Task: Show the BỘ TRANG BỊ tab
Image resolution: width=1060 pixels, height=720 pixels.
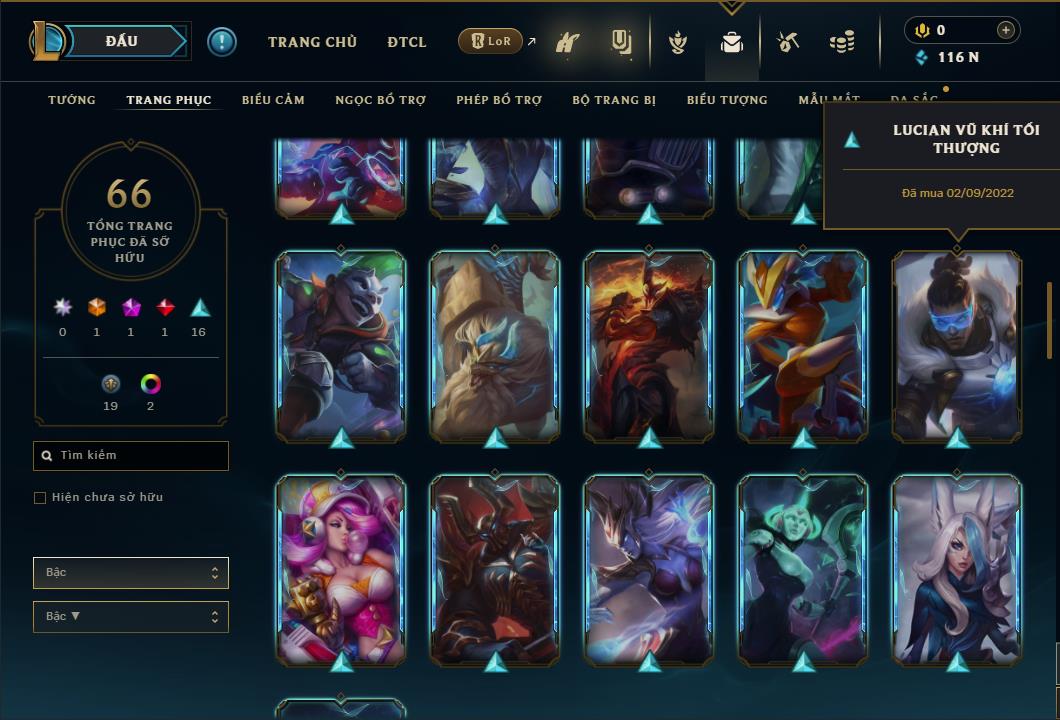Action: click(614, 100)
